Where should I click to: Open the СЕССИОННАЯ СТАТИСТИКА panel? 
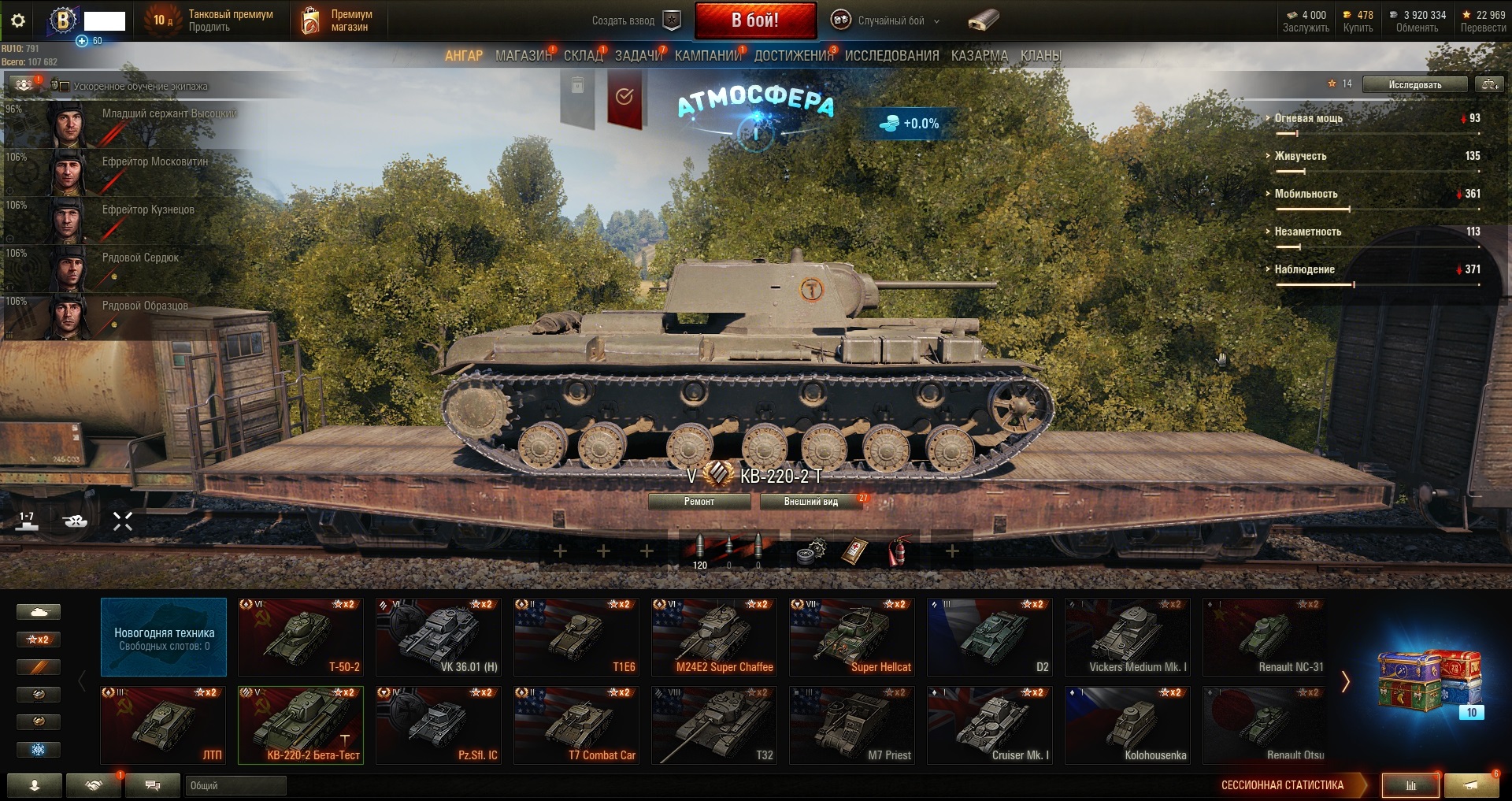(1282, 785)
